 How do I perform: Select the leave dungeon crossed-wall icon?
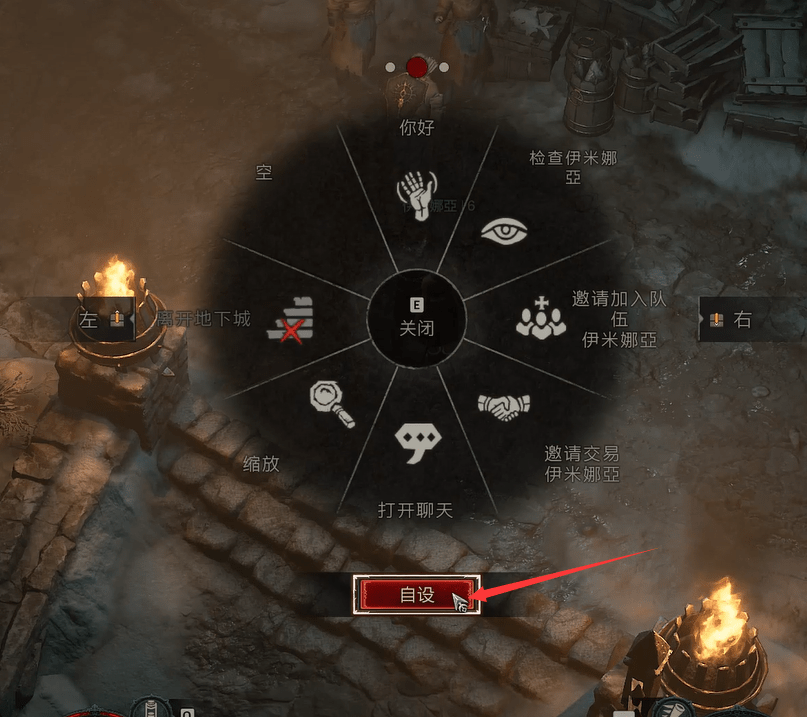point(291,320)
